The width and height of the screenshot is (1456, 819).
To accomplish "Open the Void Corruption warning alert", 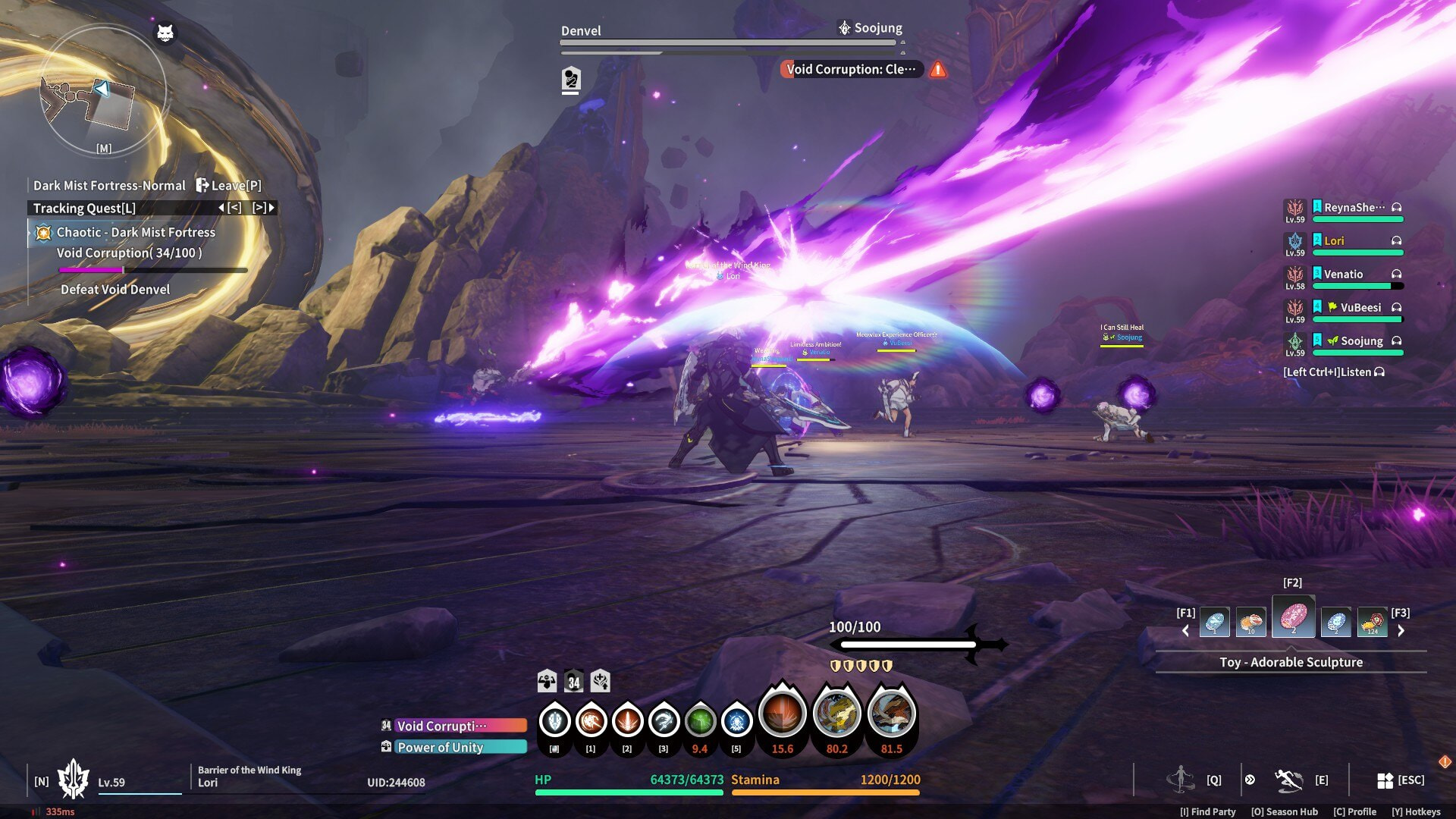I will [x=938, y=70].
